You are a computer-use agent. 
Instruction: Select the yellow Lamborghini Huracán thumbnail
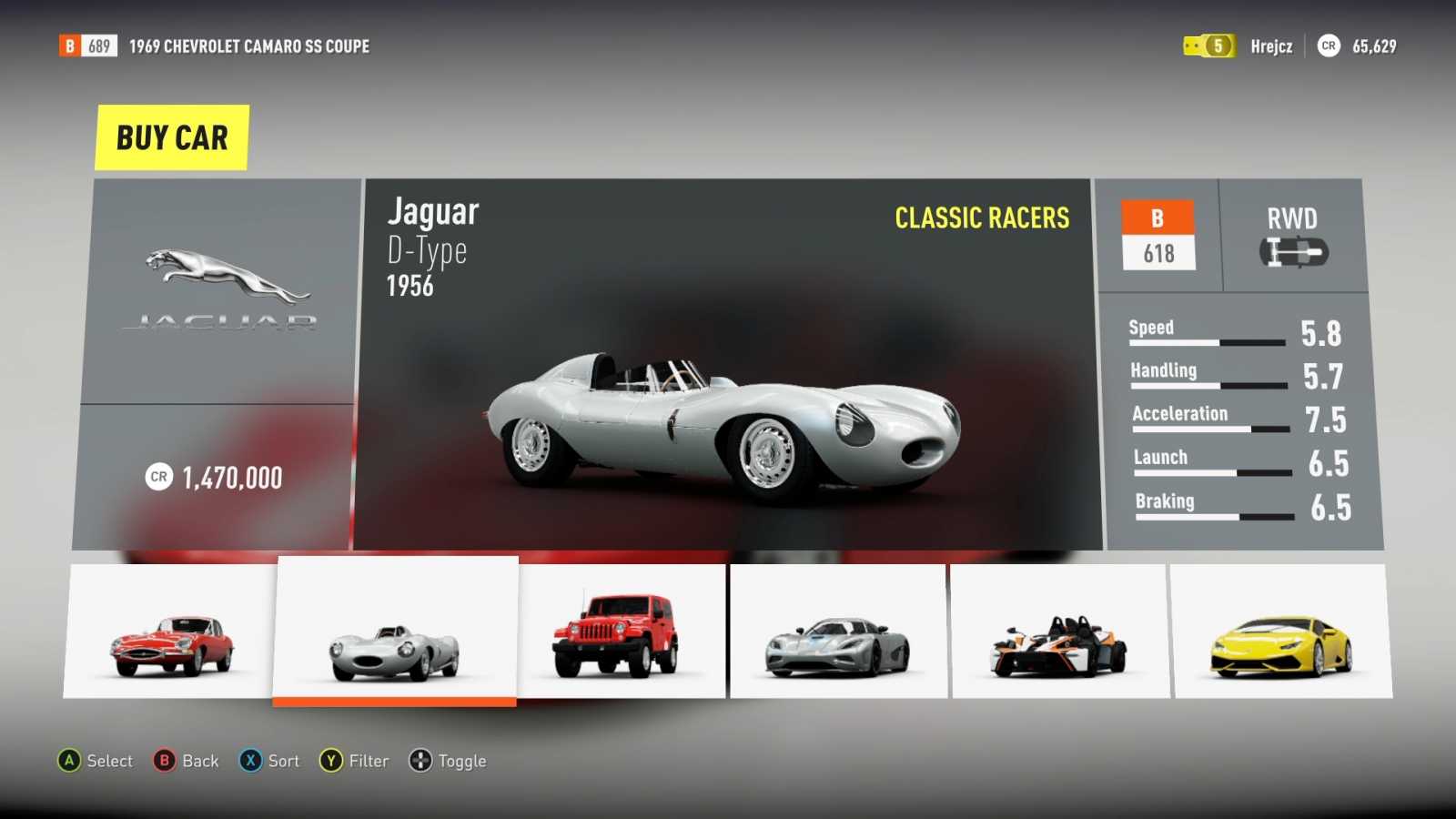(1281, 632)
